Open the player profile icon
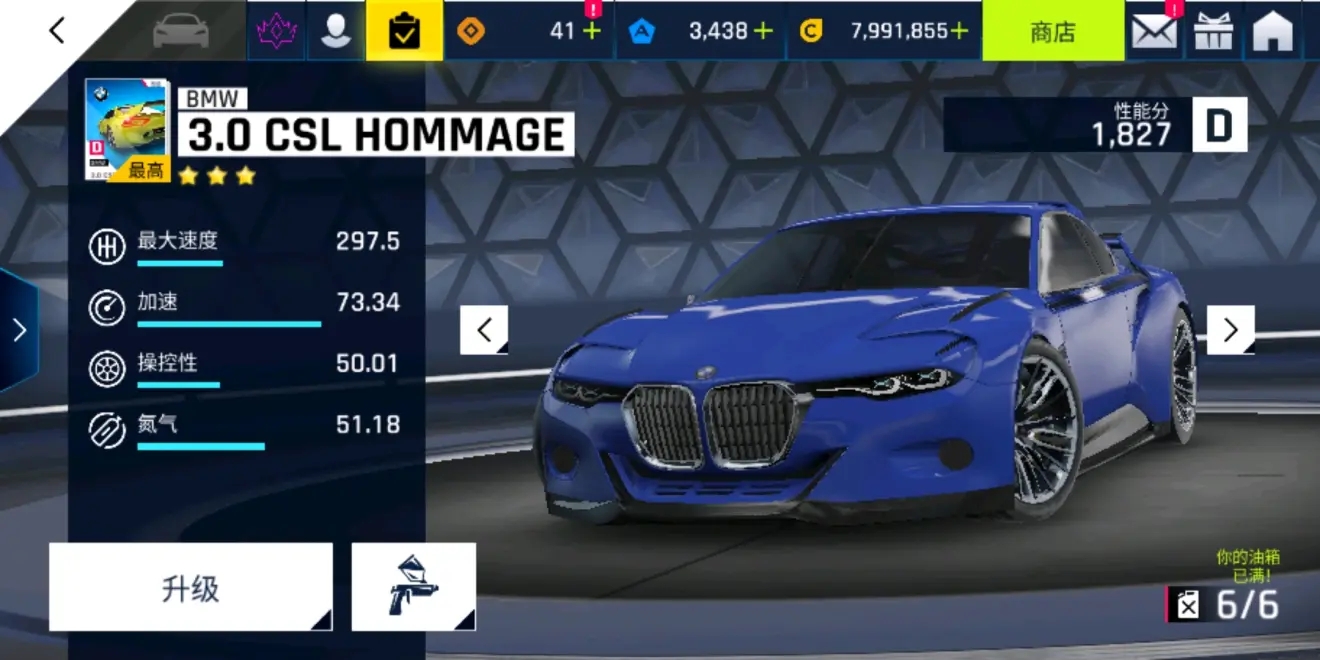Viewport: 1320px width, 660px height. point(336,31)
